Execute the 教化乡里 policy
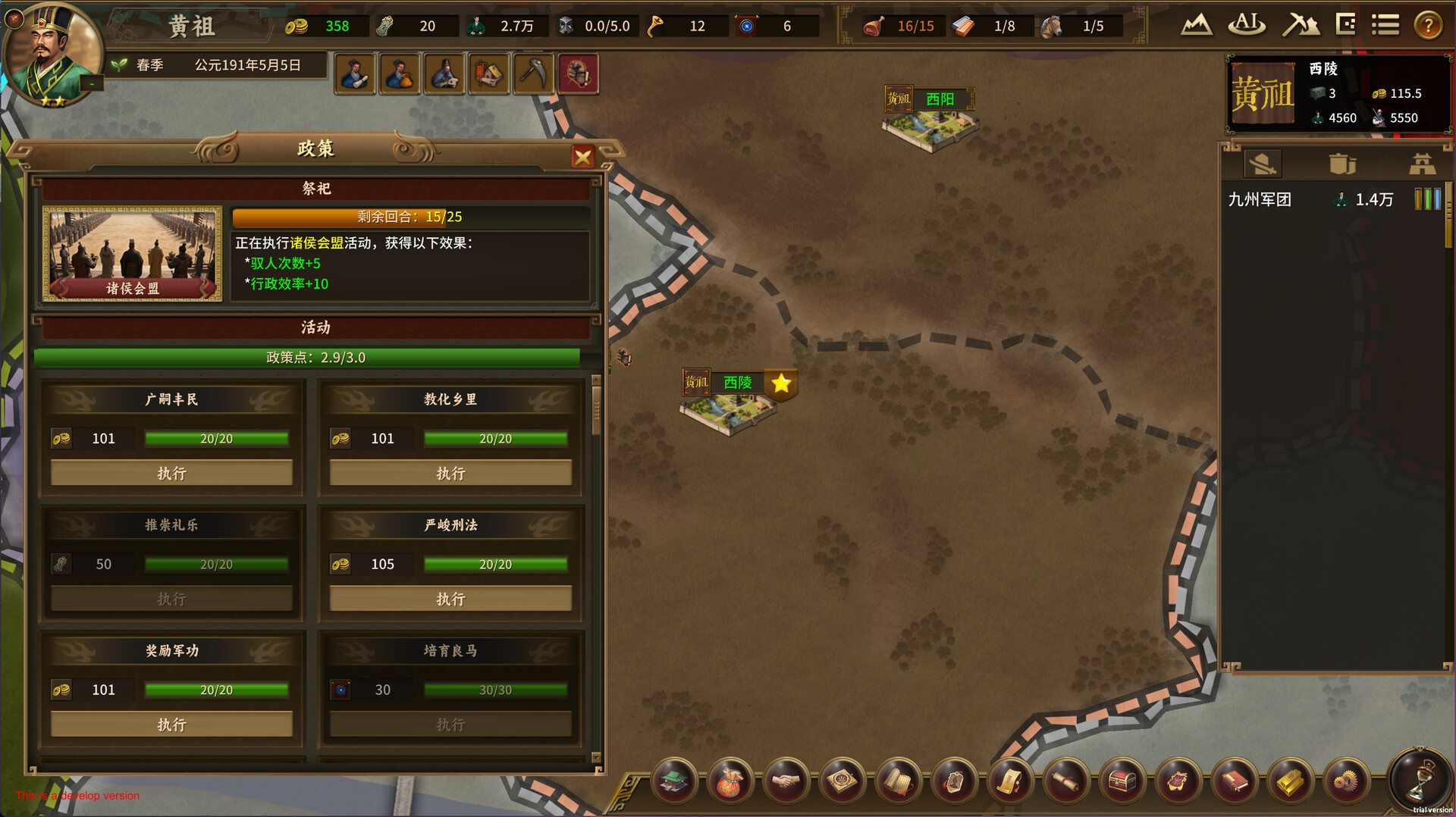1456x817 pixels. pyautogui.click(x=450, y=473)
